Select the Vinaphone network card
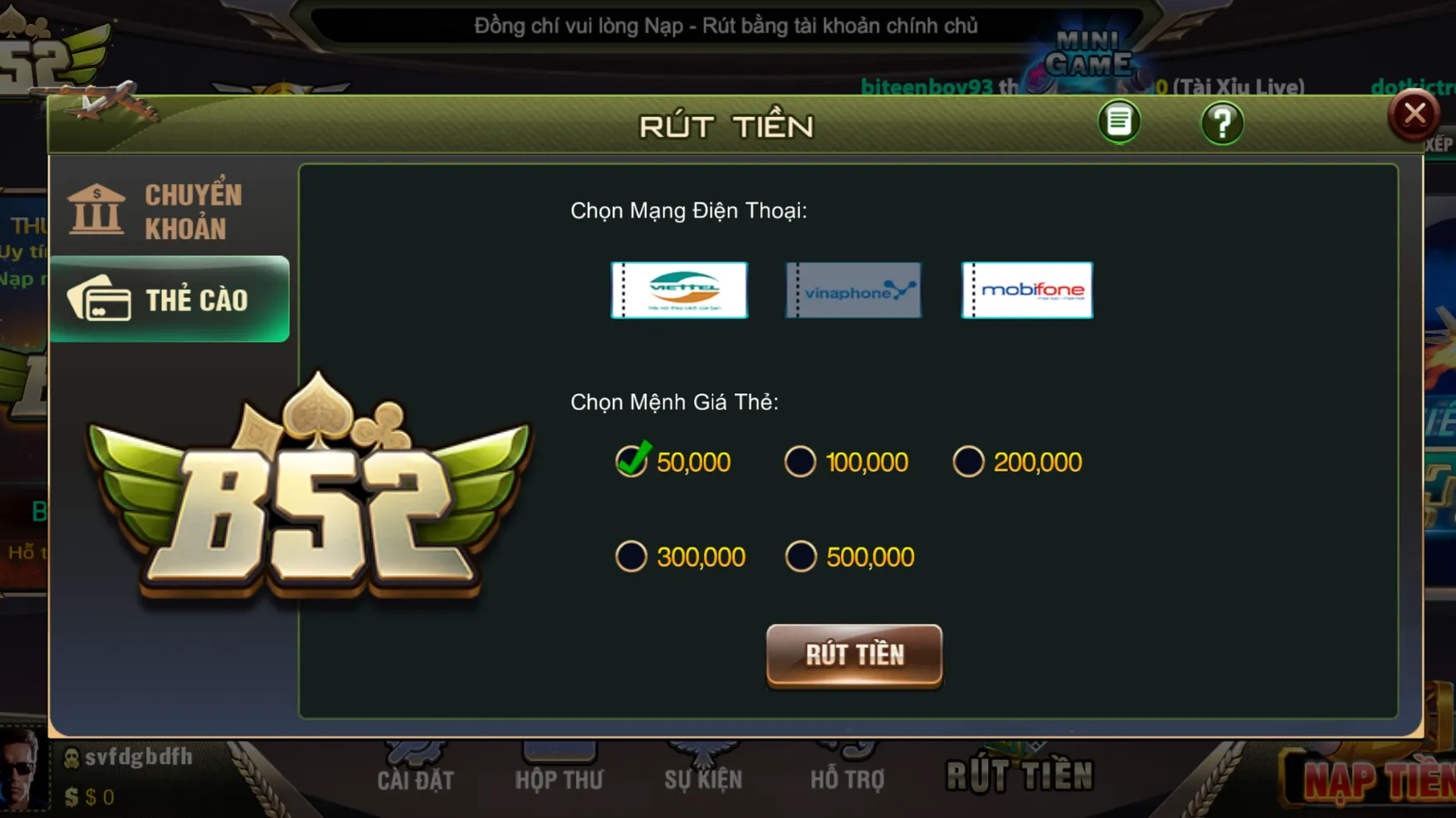 [x=853, y=290]
